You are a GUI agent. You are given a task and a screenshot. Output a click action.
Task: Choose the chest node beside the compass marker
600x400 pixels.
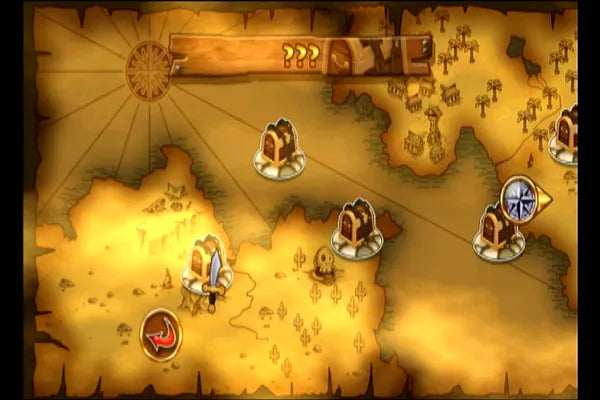coord(498,232)
